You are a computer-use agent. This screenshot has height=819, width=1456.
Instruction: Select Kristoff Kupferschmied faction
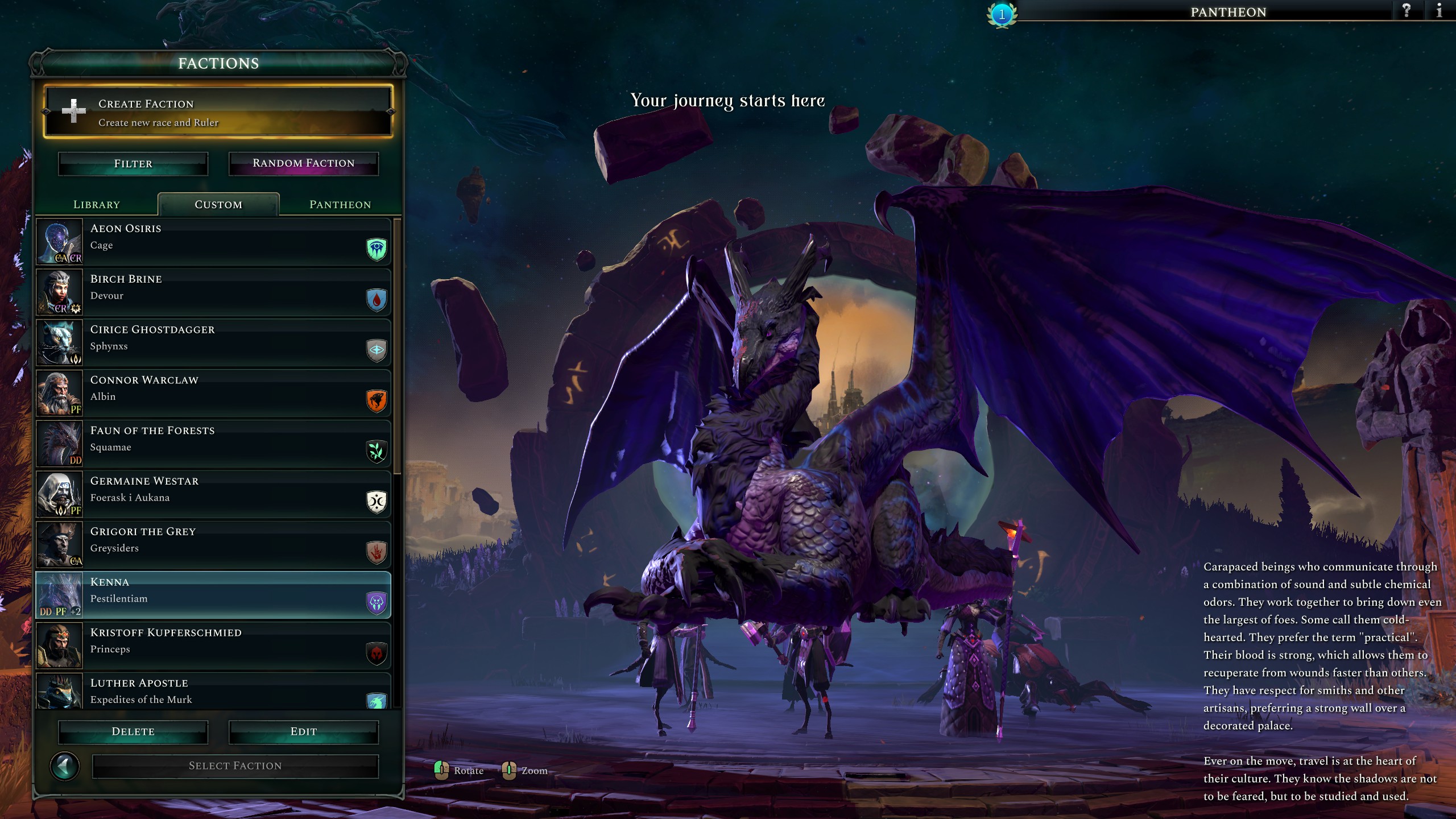213,646
